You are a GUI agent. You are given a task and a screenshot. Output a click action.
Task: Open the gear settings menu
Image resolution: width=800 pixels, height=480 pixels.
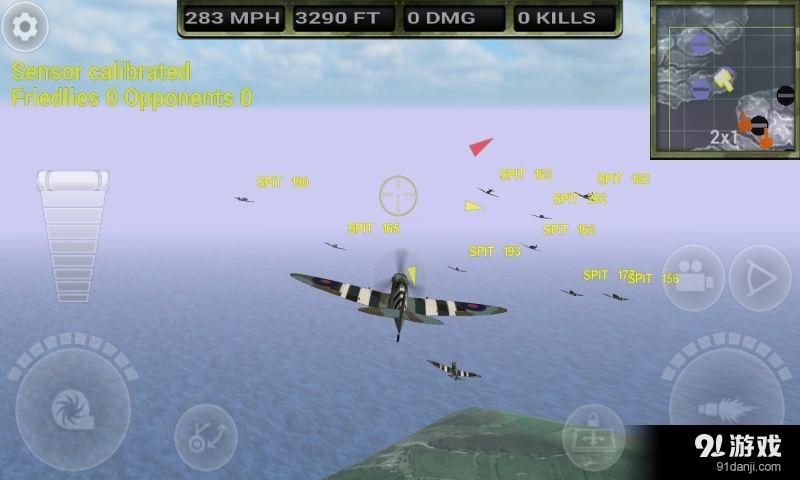tap(24, 26)
